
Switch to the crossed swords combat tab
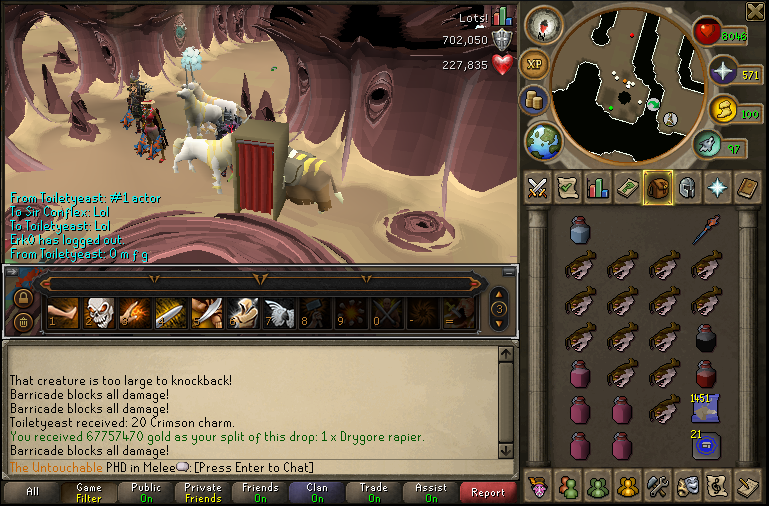coord(537,187)
